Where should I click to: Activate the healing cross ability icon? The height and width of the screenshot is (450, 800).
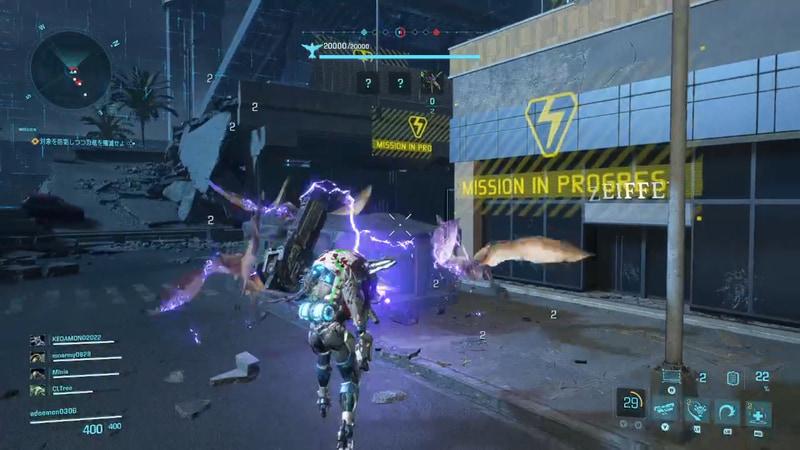758,412
